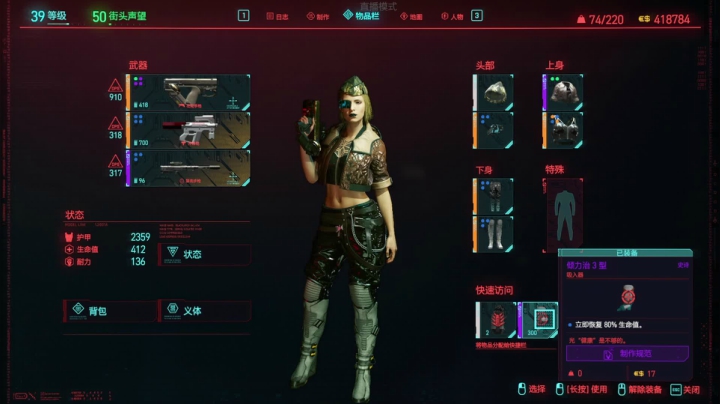Select the health inhaler quick access slot
This screenshot has width=720, height=404.
point(538,320)
